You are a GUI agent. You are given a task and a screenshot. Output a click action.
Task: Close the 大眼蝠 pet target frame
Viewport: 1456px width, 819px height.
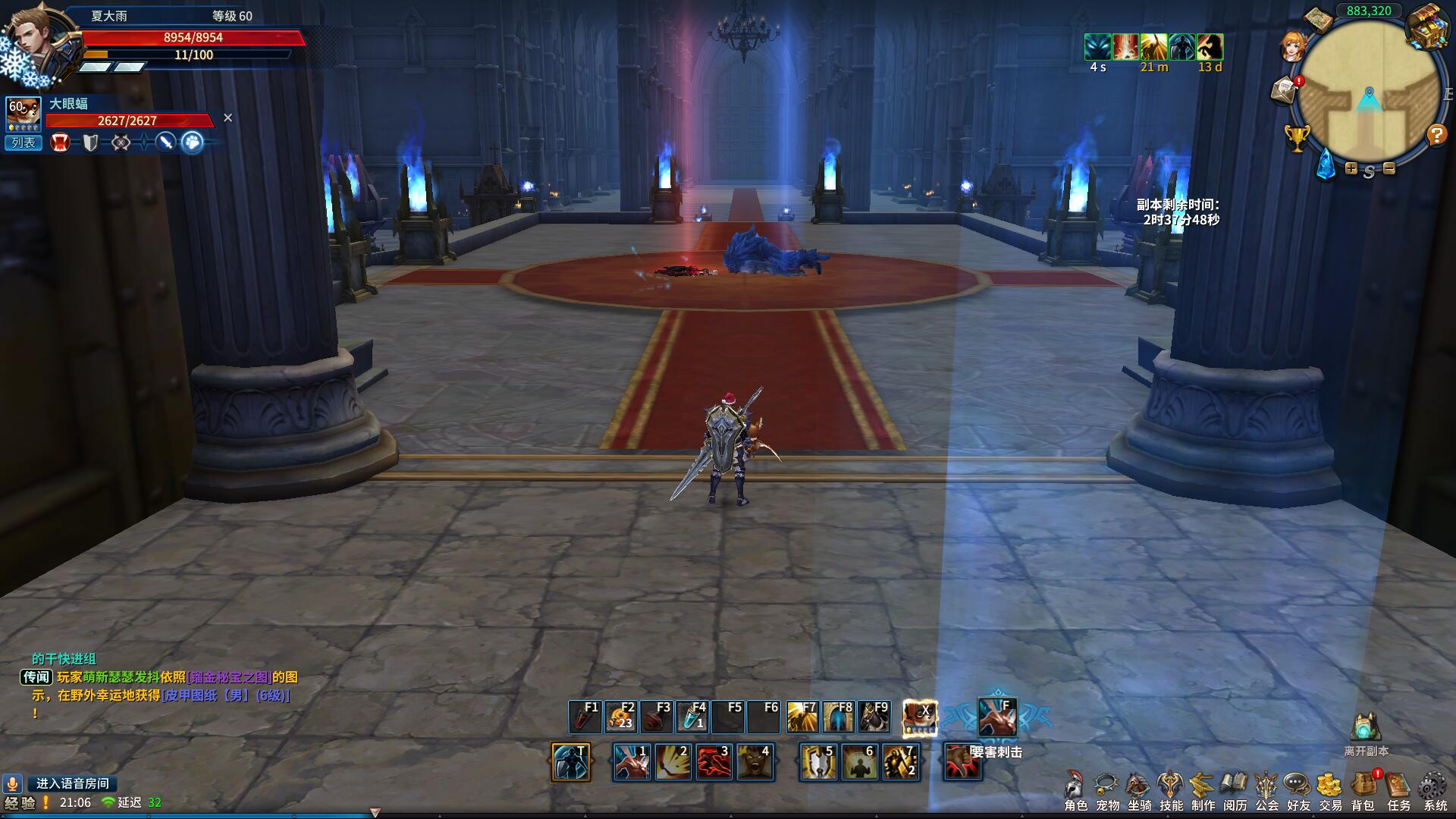point(227,118)
